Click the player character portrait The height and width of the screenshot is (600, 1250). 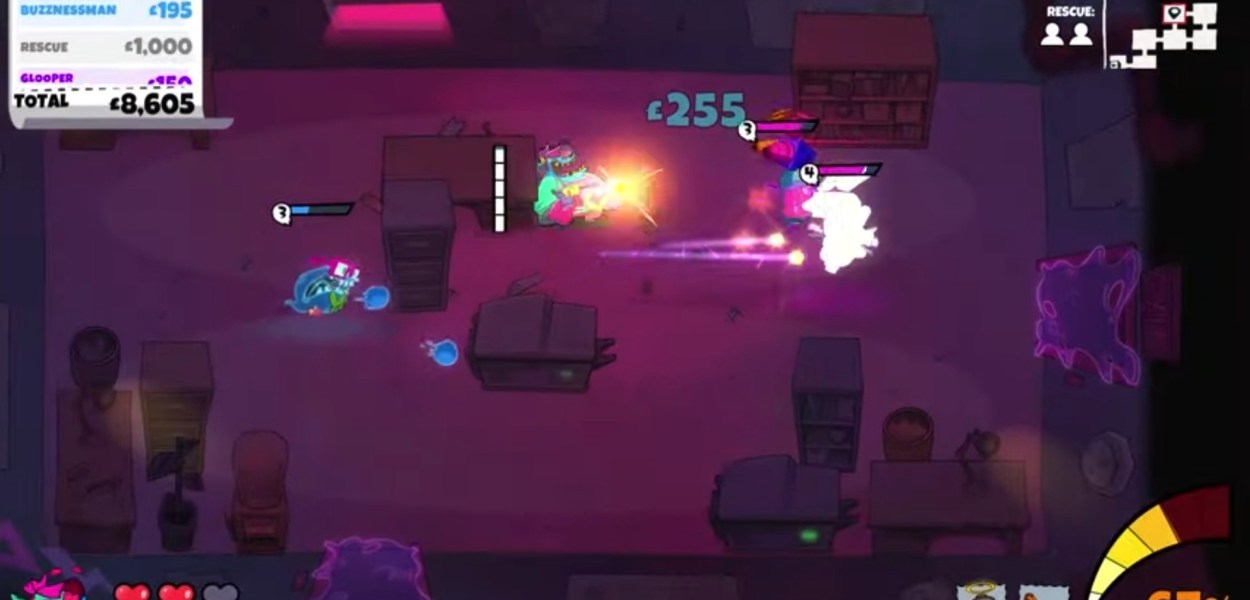pos(53,585)
